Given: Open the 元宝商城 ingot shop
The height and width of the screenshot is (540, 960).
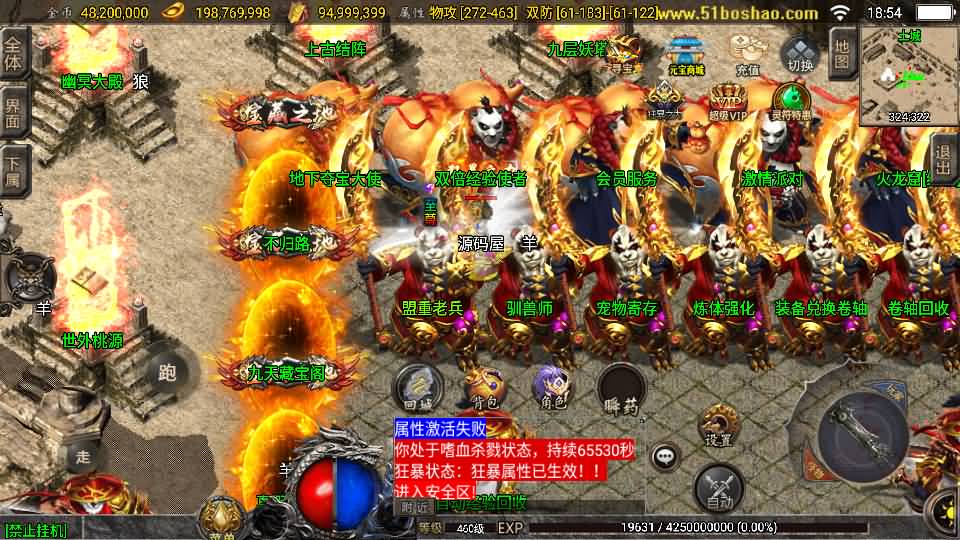Looking at the screenshot, I should click(x=686, y=56).
